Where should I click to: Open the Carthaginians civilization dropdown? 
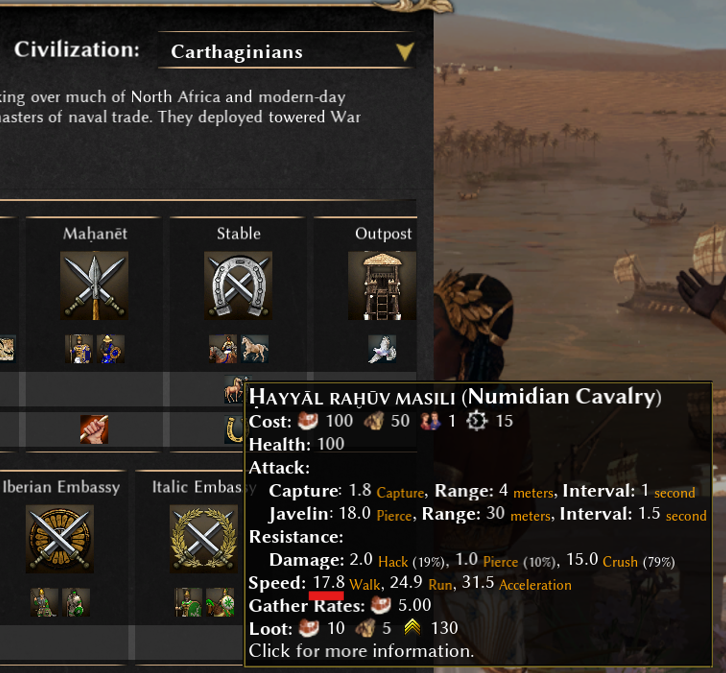(x=286, y=52)
